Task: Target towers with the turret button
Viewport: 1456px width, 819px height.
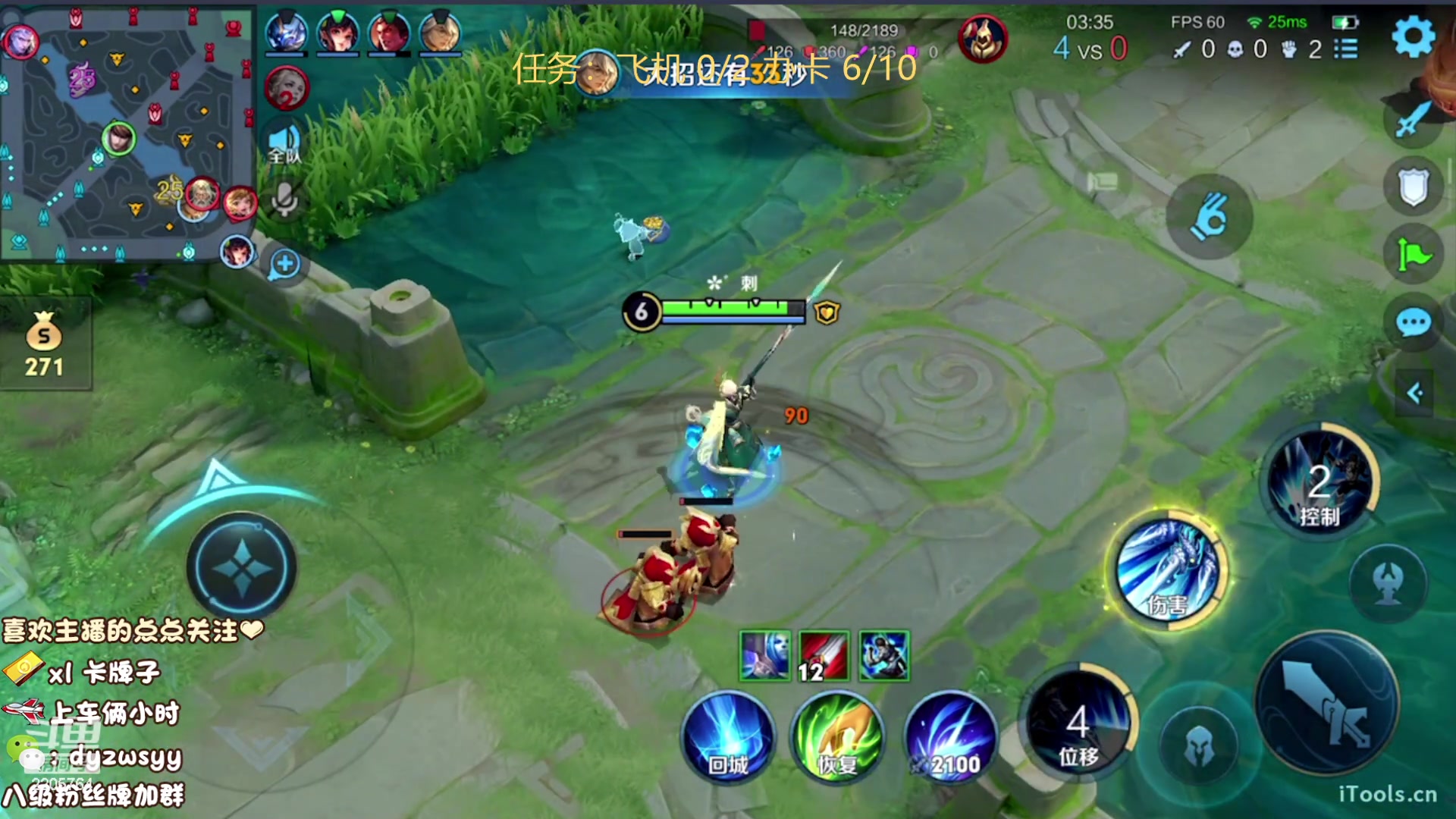Action: click(x=1388, y=583)
